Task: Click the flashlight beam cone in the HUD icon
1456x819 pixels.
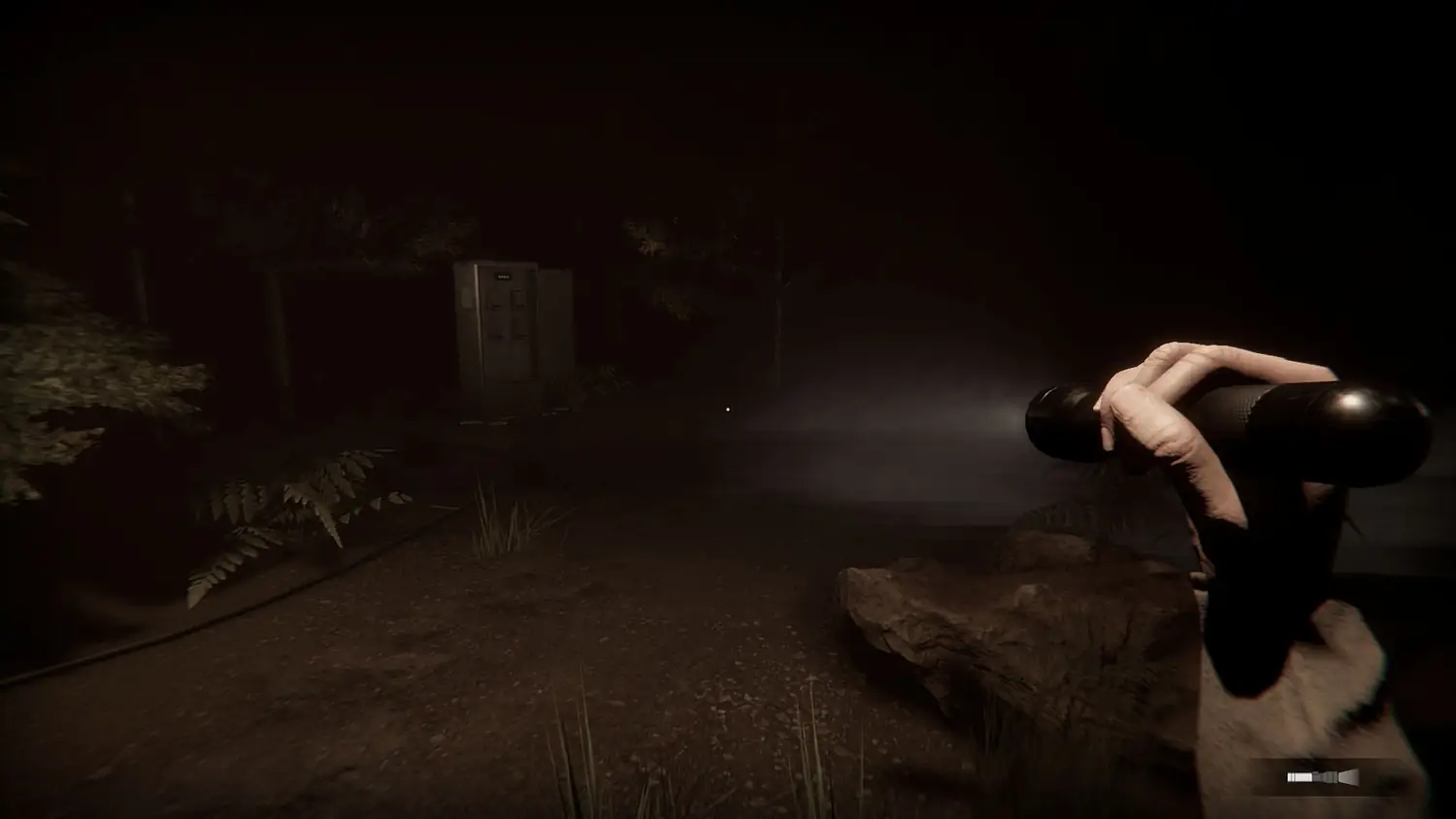Action: 1349,776
